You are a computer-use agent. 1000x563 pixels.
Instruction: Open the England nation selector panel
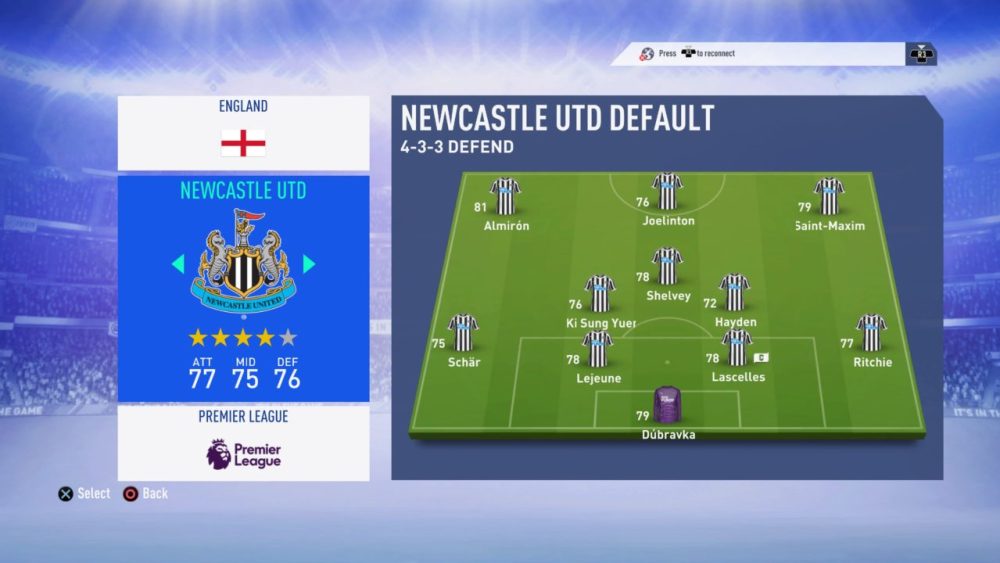[x=243, y=132]
